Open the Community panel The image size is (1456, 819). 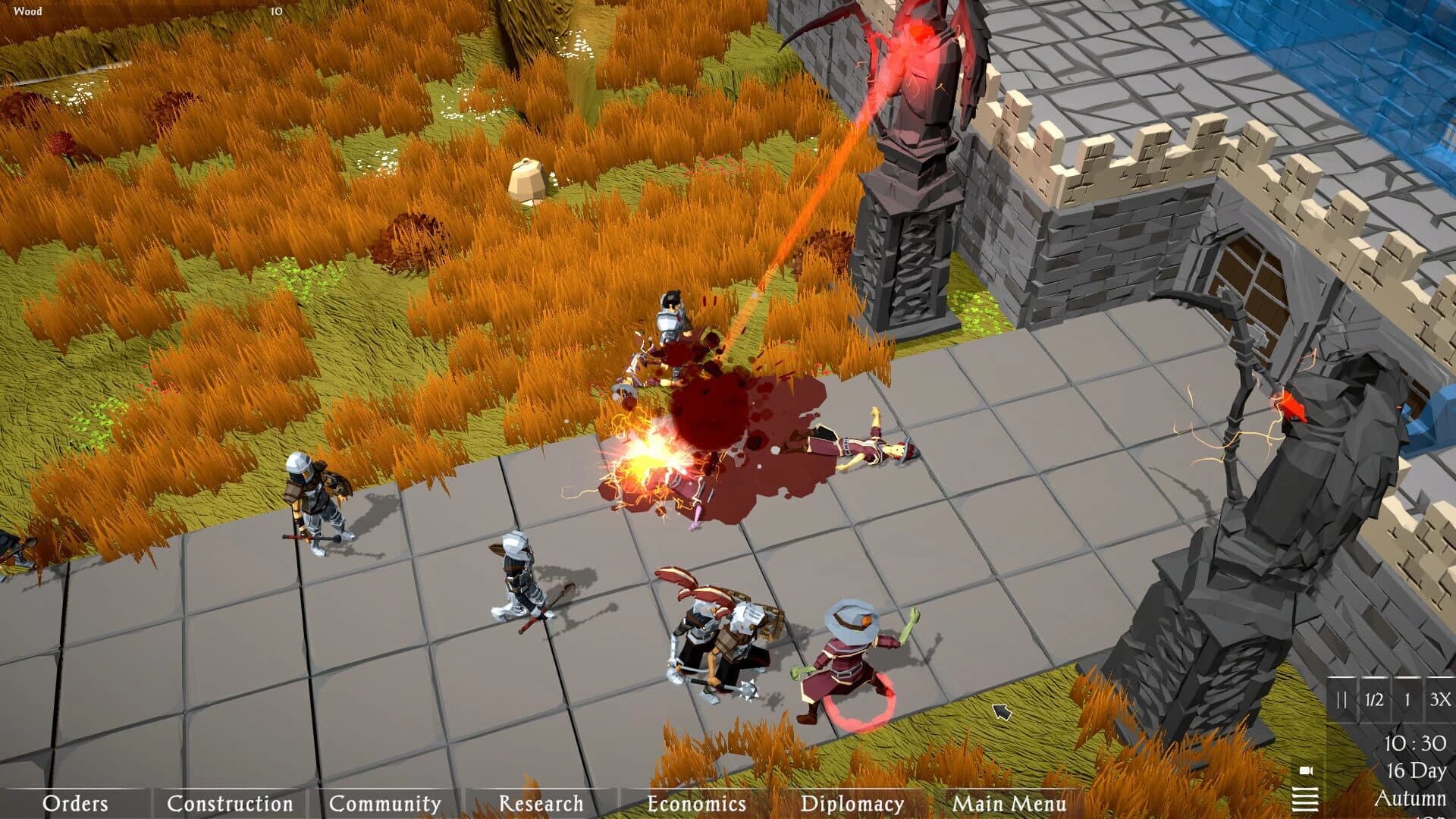click(x=385, y=802)
